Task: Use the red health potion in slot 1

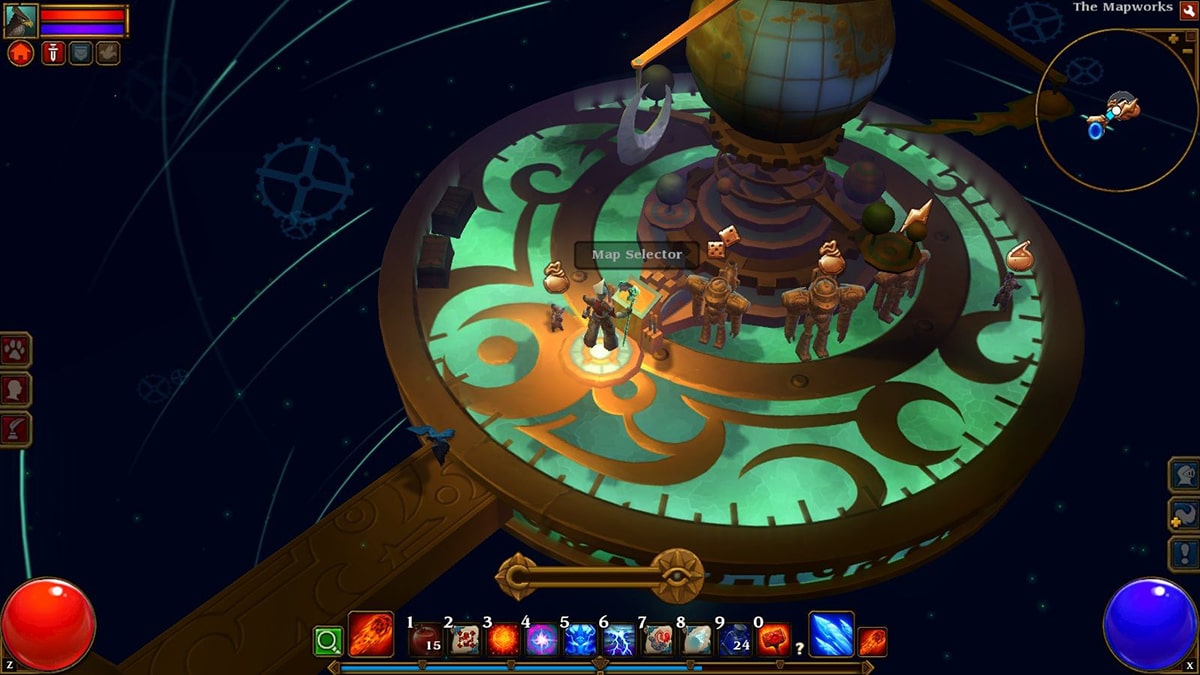Action: 425,639
